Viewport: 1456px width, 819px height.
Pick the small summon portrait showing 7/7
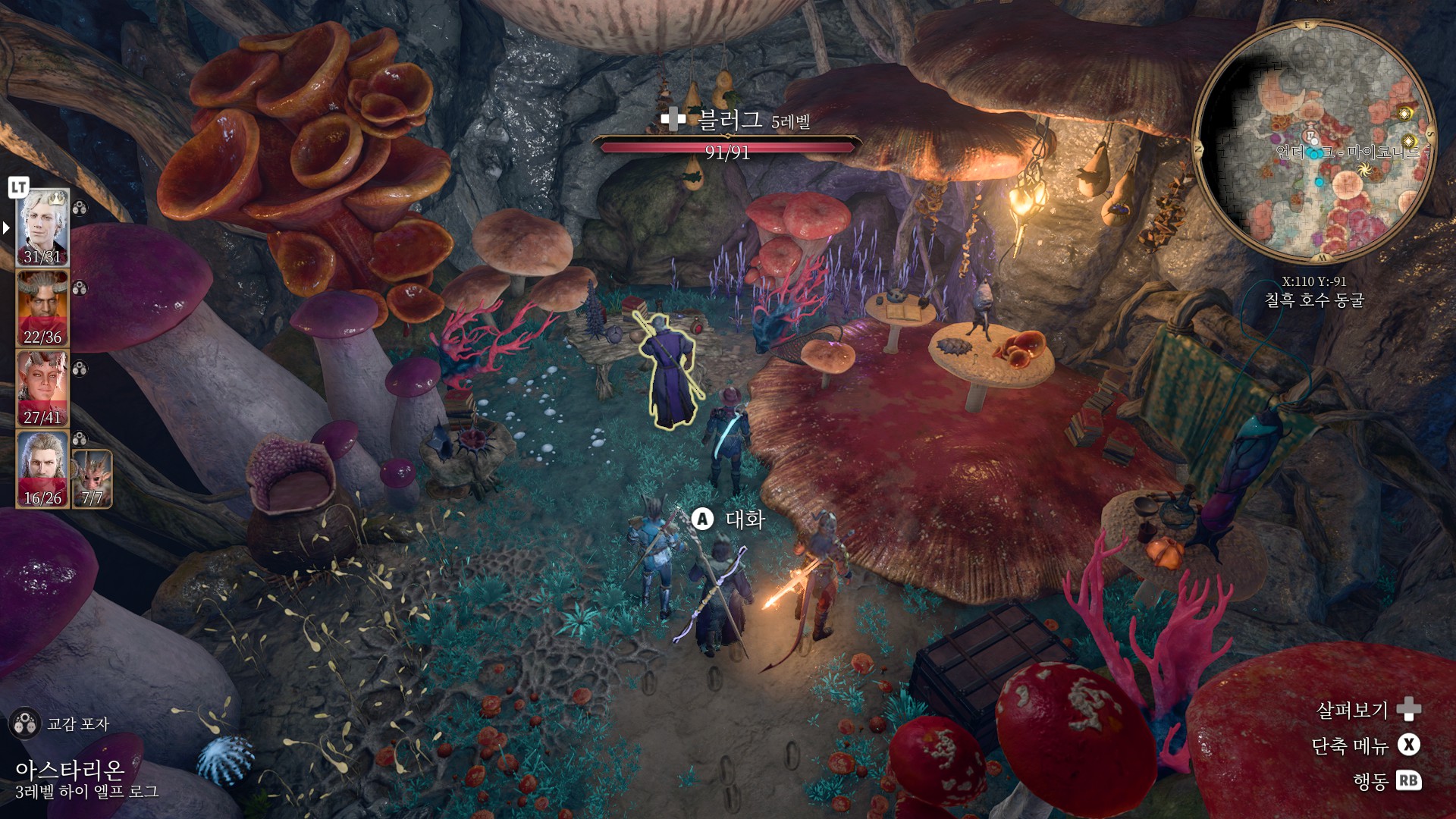pyautogui.click(x=92, y=479)
